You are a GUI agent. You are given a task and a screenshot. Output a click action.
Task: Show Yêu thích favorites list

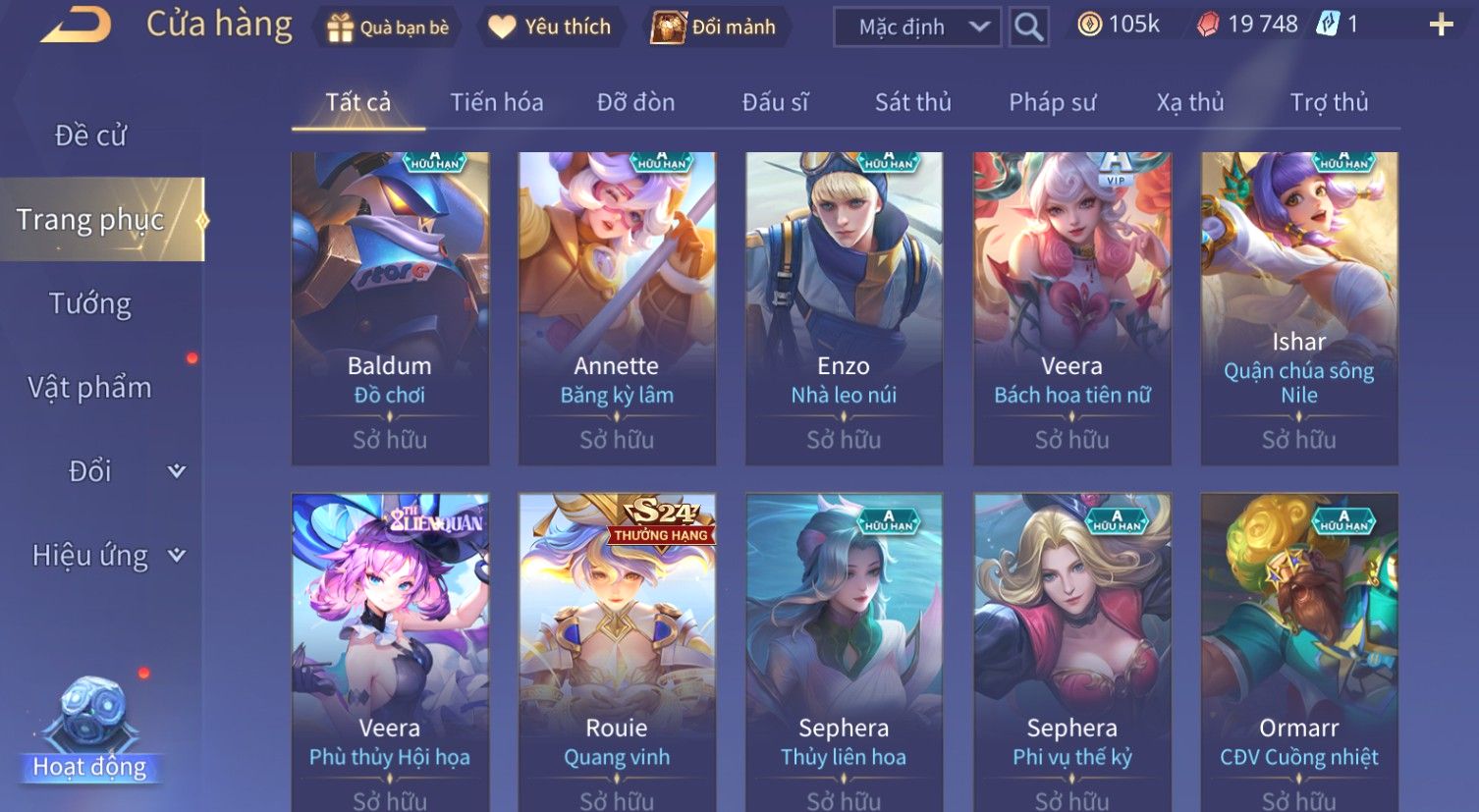pos(550,27)
